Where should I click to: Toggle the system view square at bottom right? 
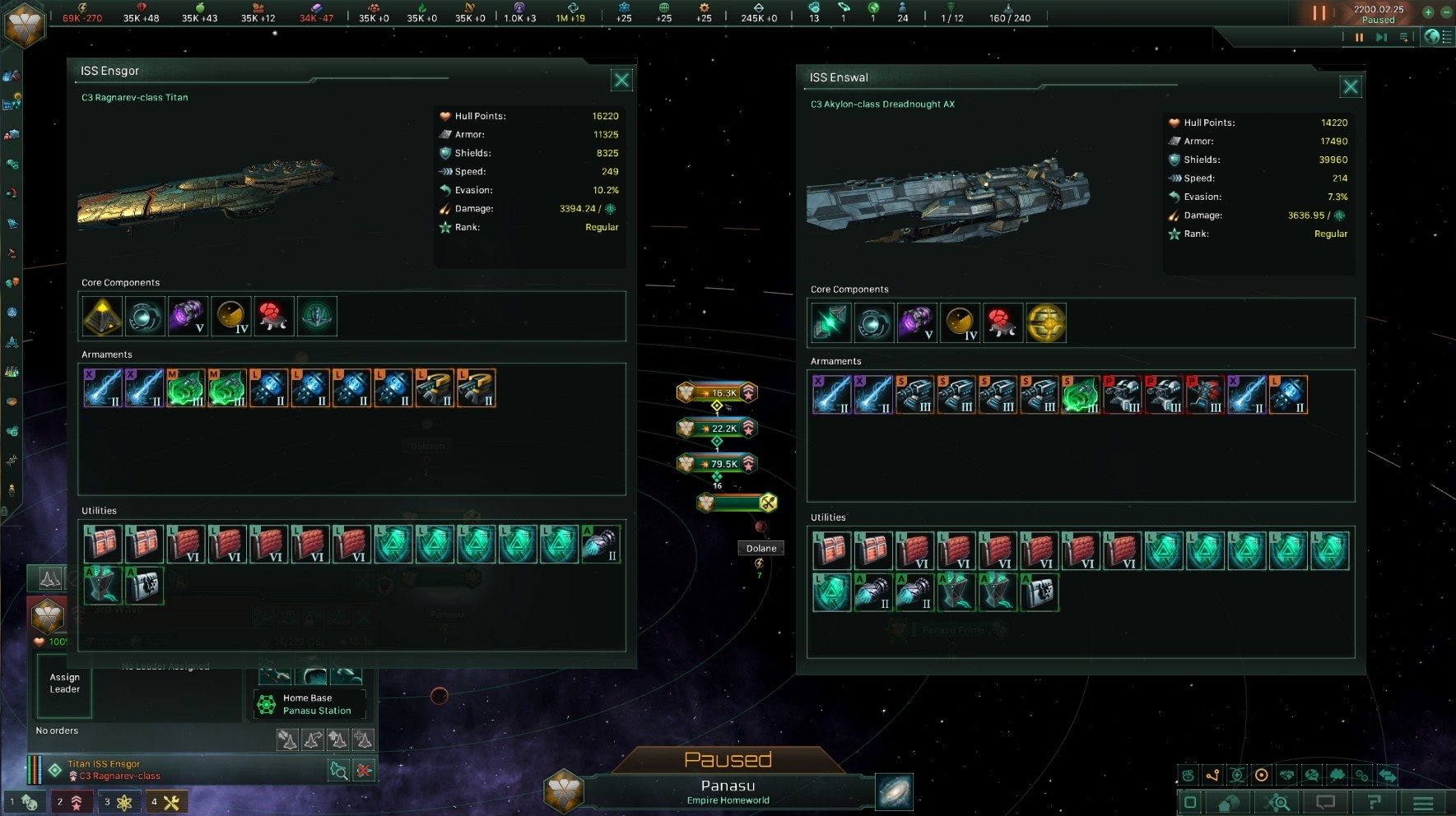[1192, 801]
